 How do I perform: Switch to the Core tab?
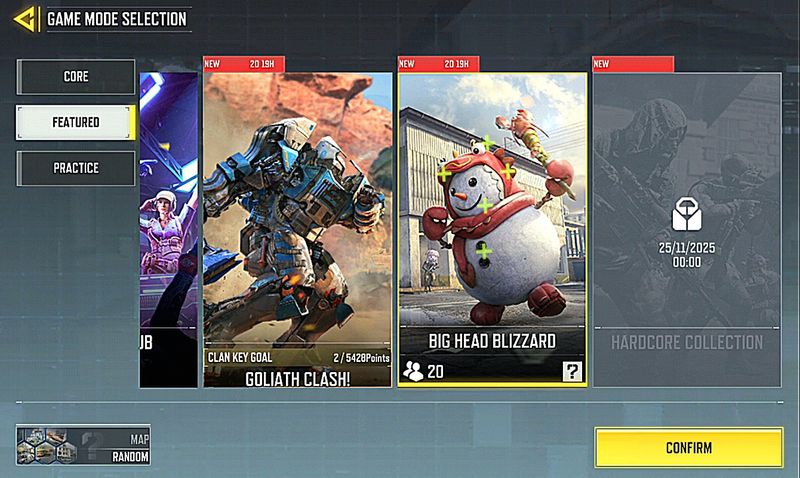(x=75, y=77)
